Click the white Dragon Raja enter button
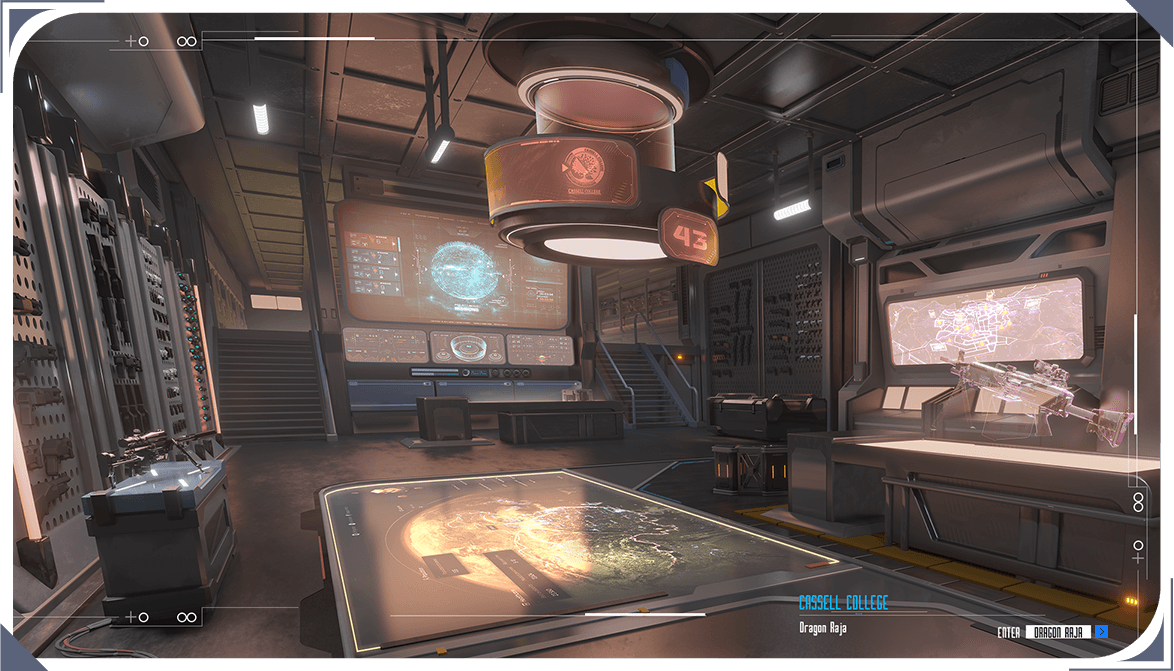 pos(1058,632)
